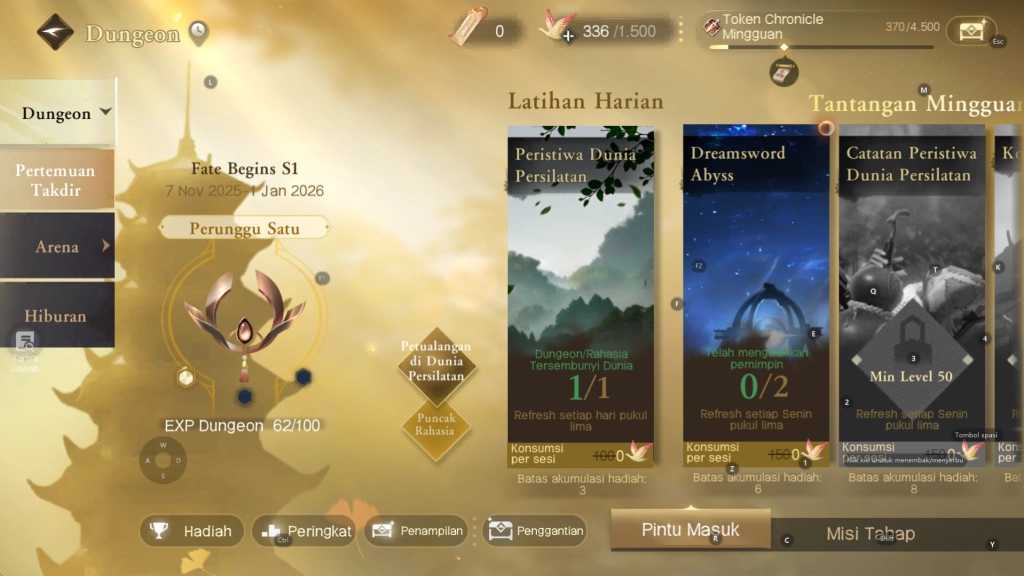This screenshot has height=576, width=1024.
Task: Close the screen with the top-right Esc button
Action: [x=971, y=31]
